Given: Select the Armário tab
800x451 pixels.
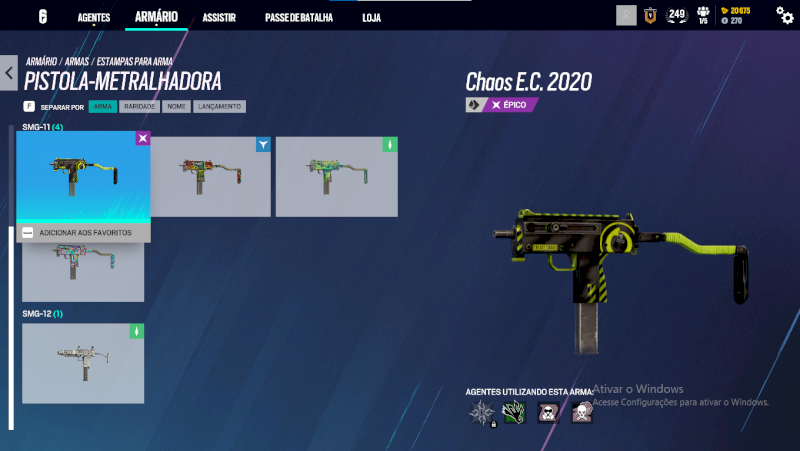Looking at the screenshot, I should click(x=155, y=17).
